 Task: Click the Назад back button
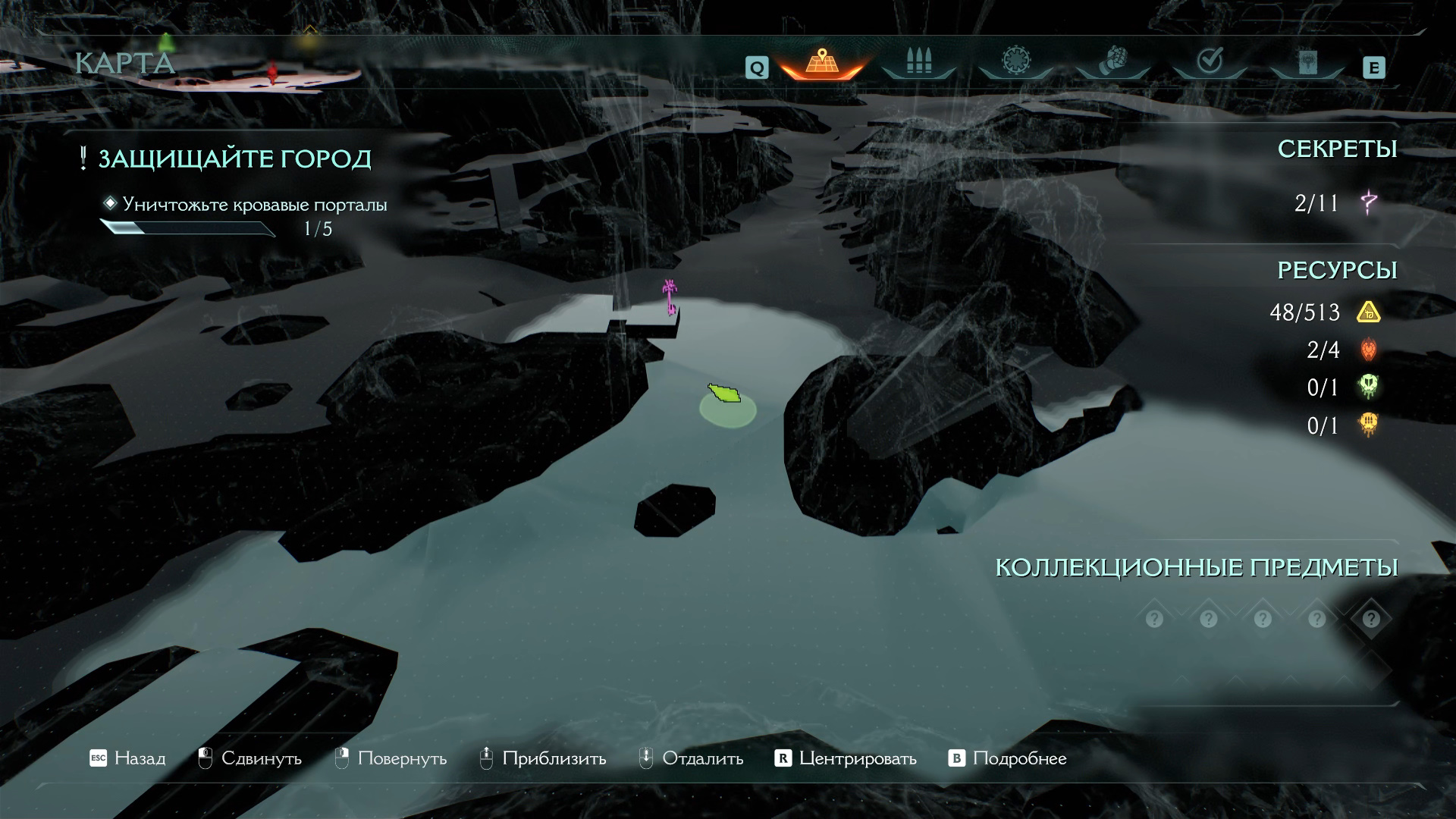click(127, 758)
